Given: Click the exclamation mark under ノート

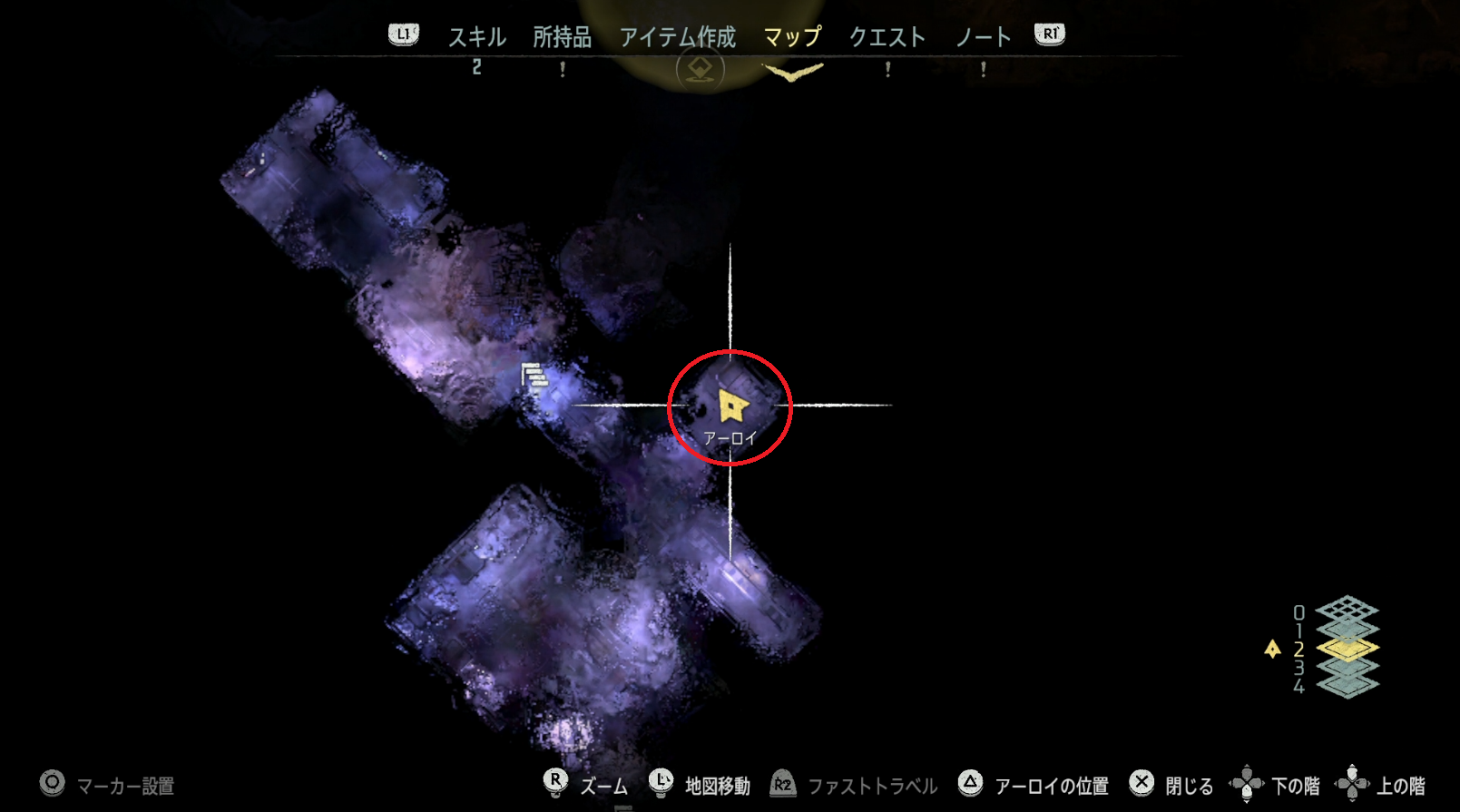Looking at the screenshot, I should point(984,70).
